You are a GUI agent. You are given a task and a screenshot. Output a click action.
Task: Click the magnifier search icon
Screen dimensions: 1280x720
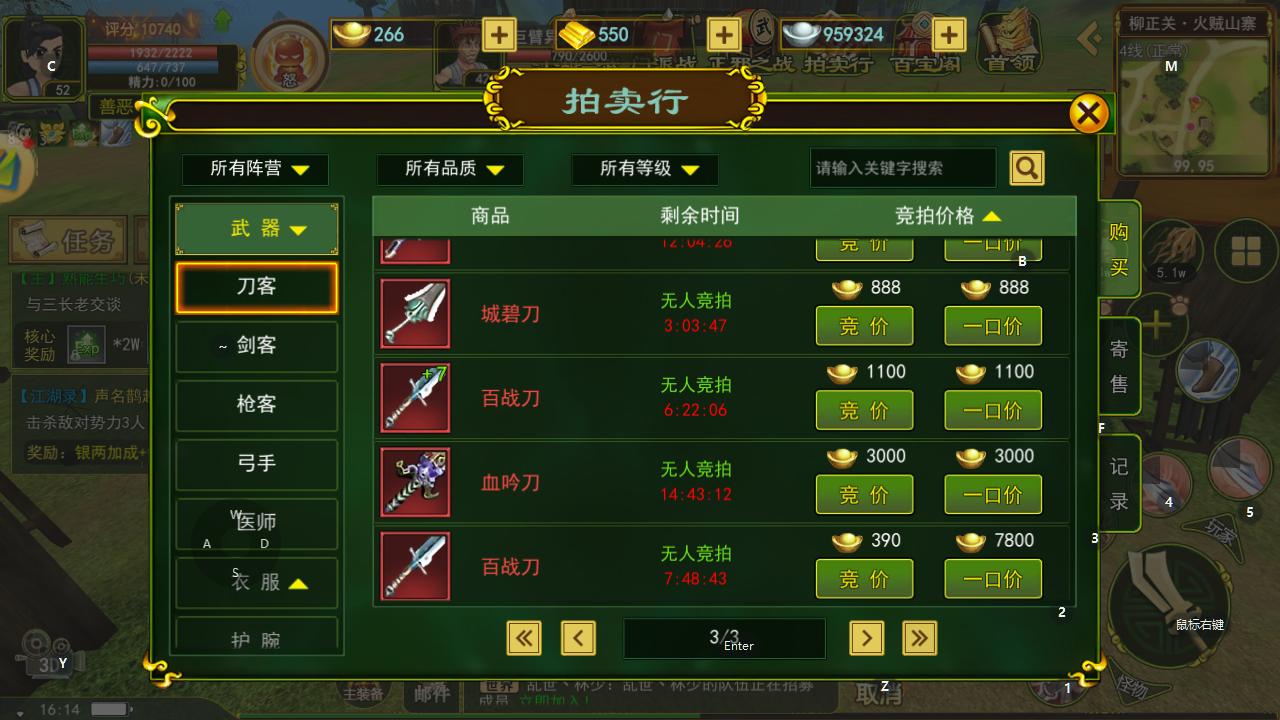point(1026,167)
